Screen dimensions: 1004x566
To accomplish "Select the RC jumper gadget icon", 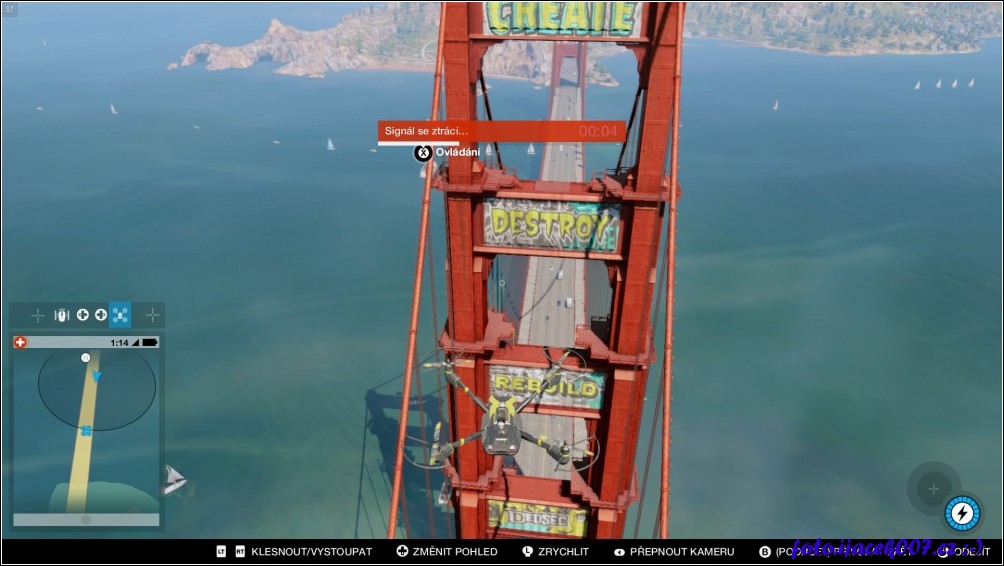I will (61, 315).
